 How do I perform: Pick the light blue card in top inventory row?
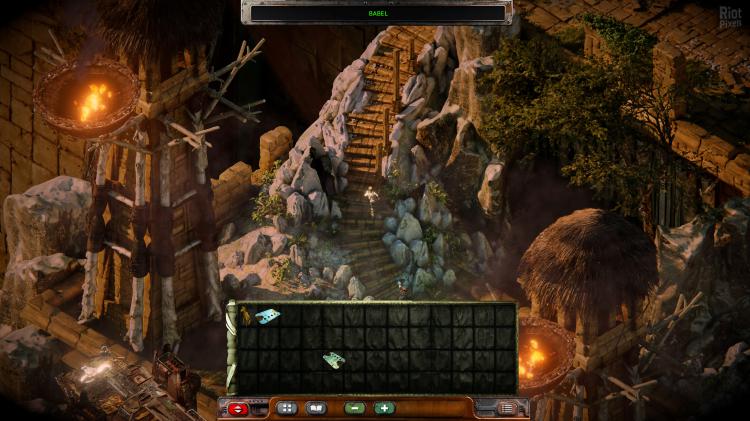(268, 316)
